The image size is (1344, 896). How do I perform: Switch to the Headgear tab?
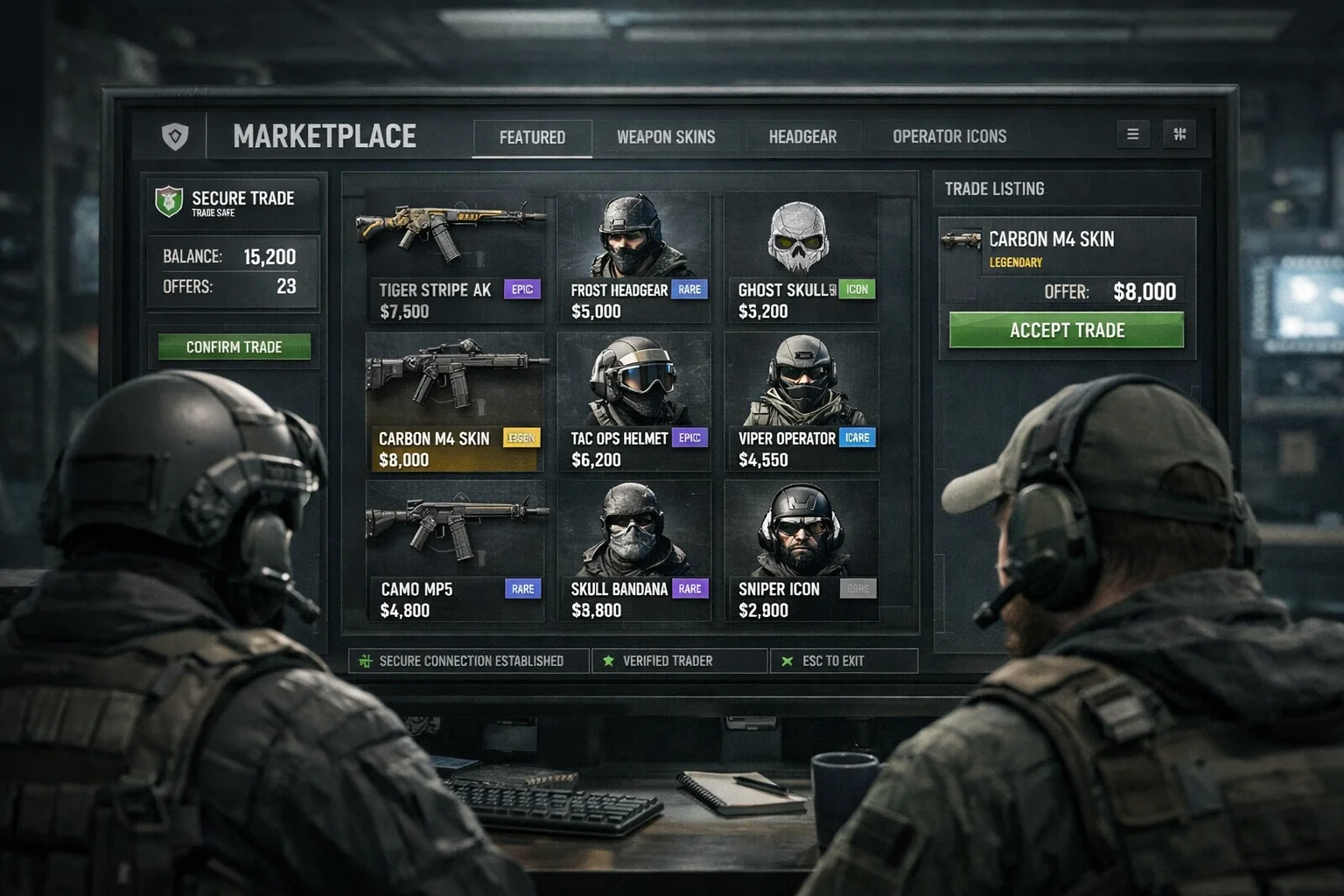(x=802, y=136)
